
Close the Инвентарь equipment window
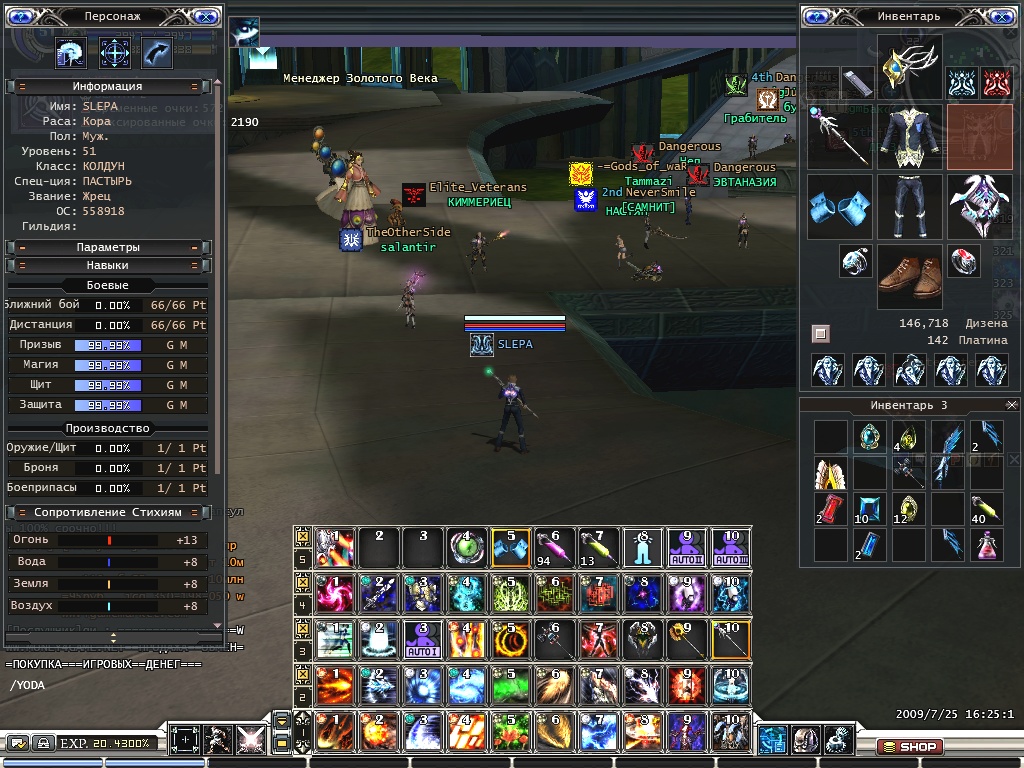(x=1004, y=17)
